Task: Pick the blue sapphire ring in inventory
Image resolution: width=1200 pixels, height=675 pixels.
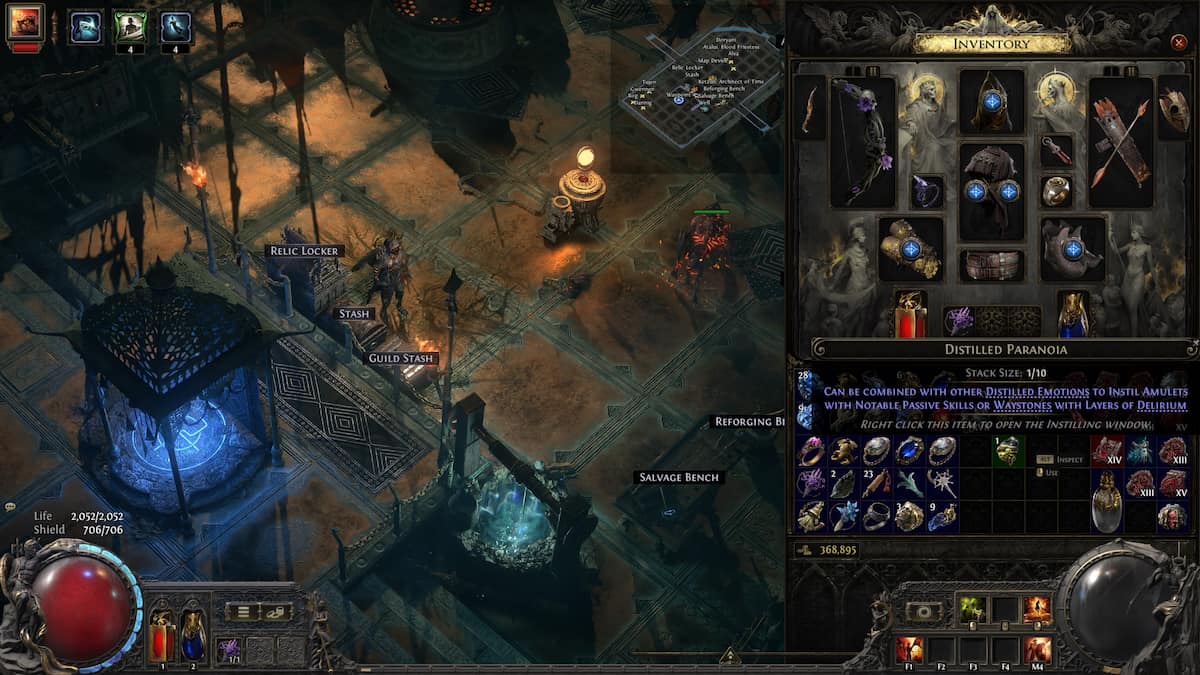Action: [909, 451]
